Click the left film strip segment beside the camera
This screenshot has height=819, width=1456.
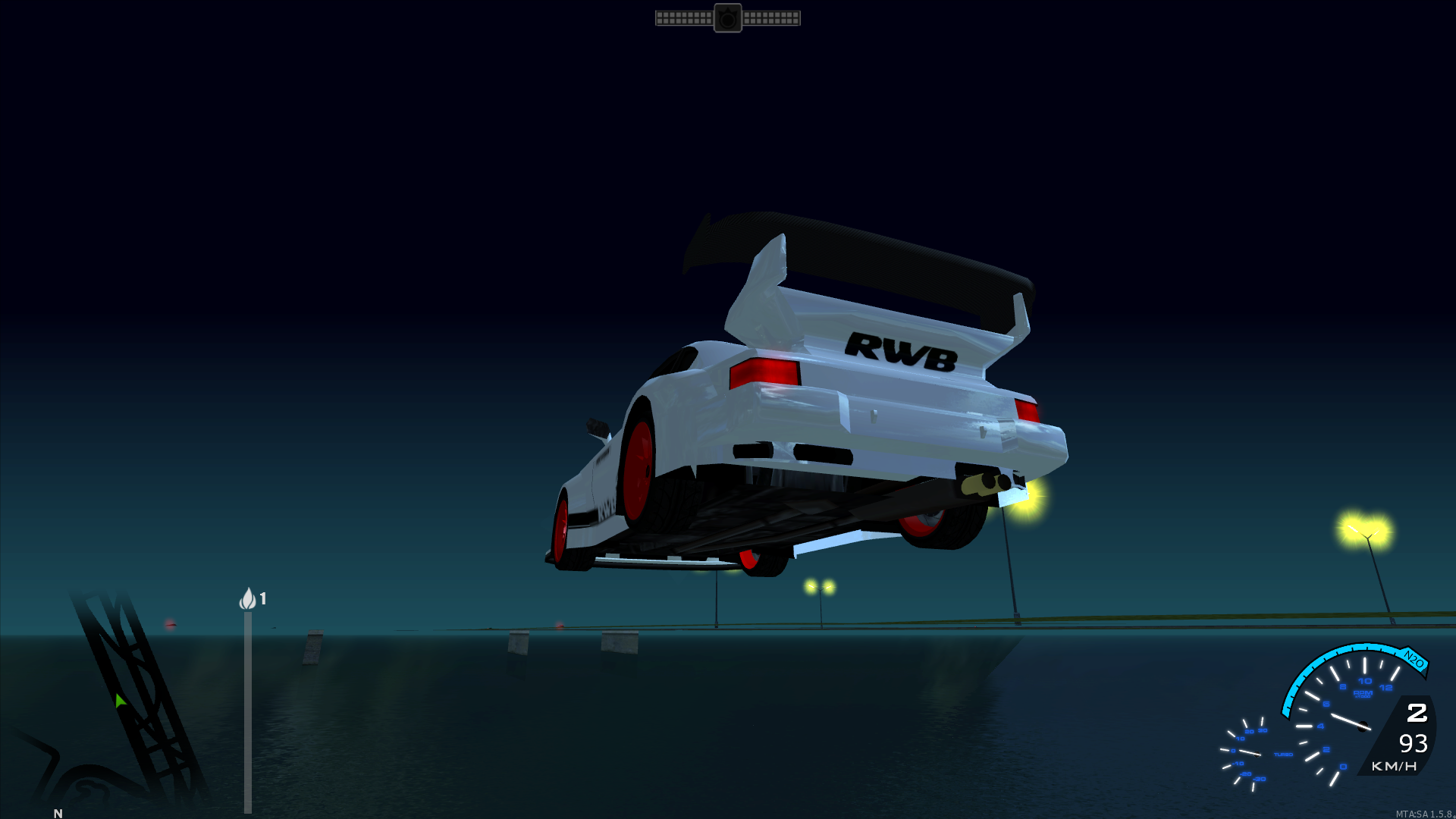(x=682, y=17)
